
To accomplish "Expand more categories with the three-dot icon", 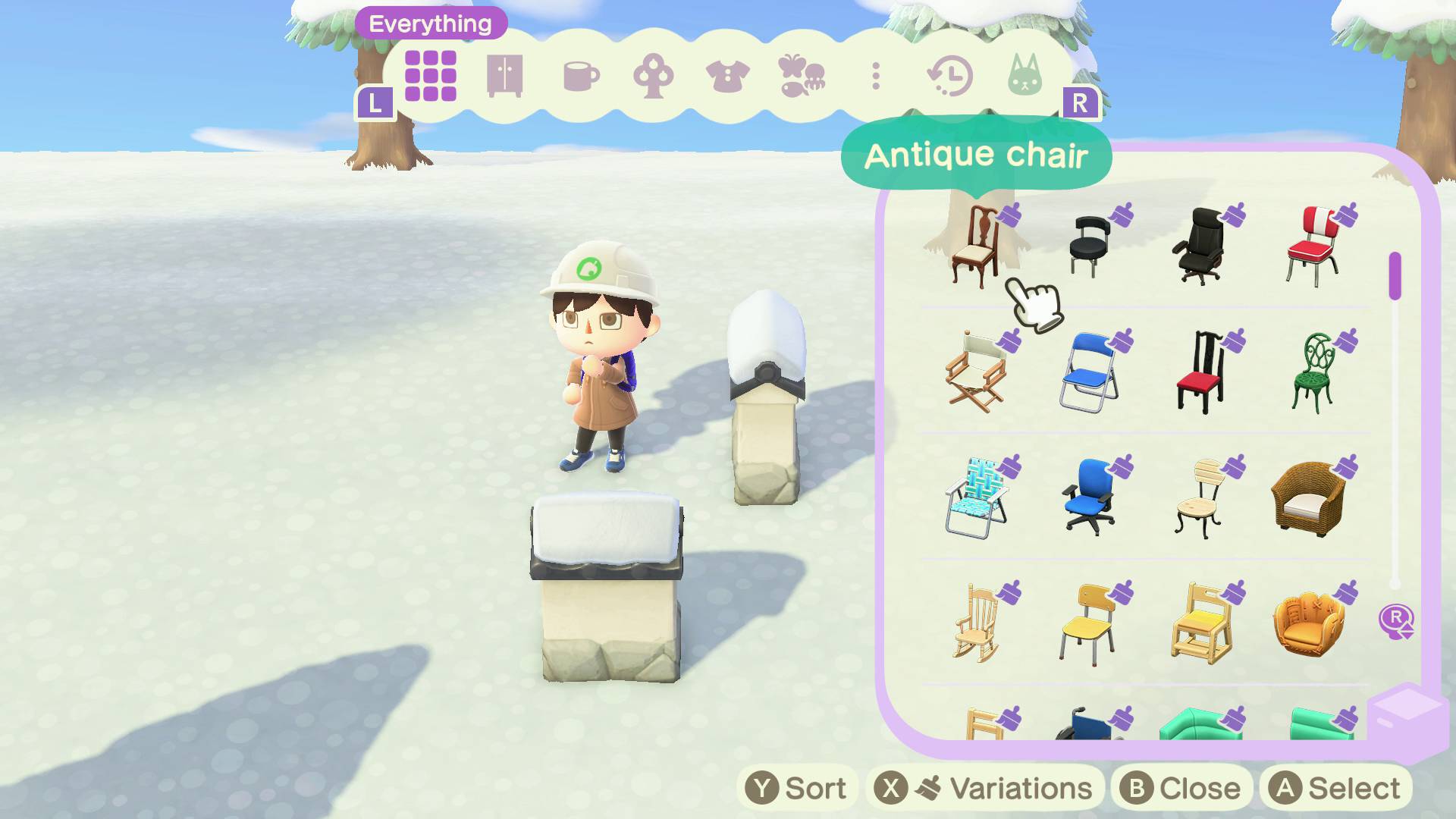I will pyautogui.click(x=877, y=76).
